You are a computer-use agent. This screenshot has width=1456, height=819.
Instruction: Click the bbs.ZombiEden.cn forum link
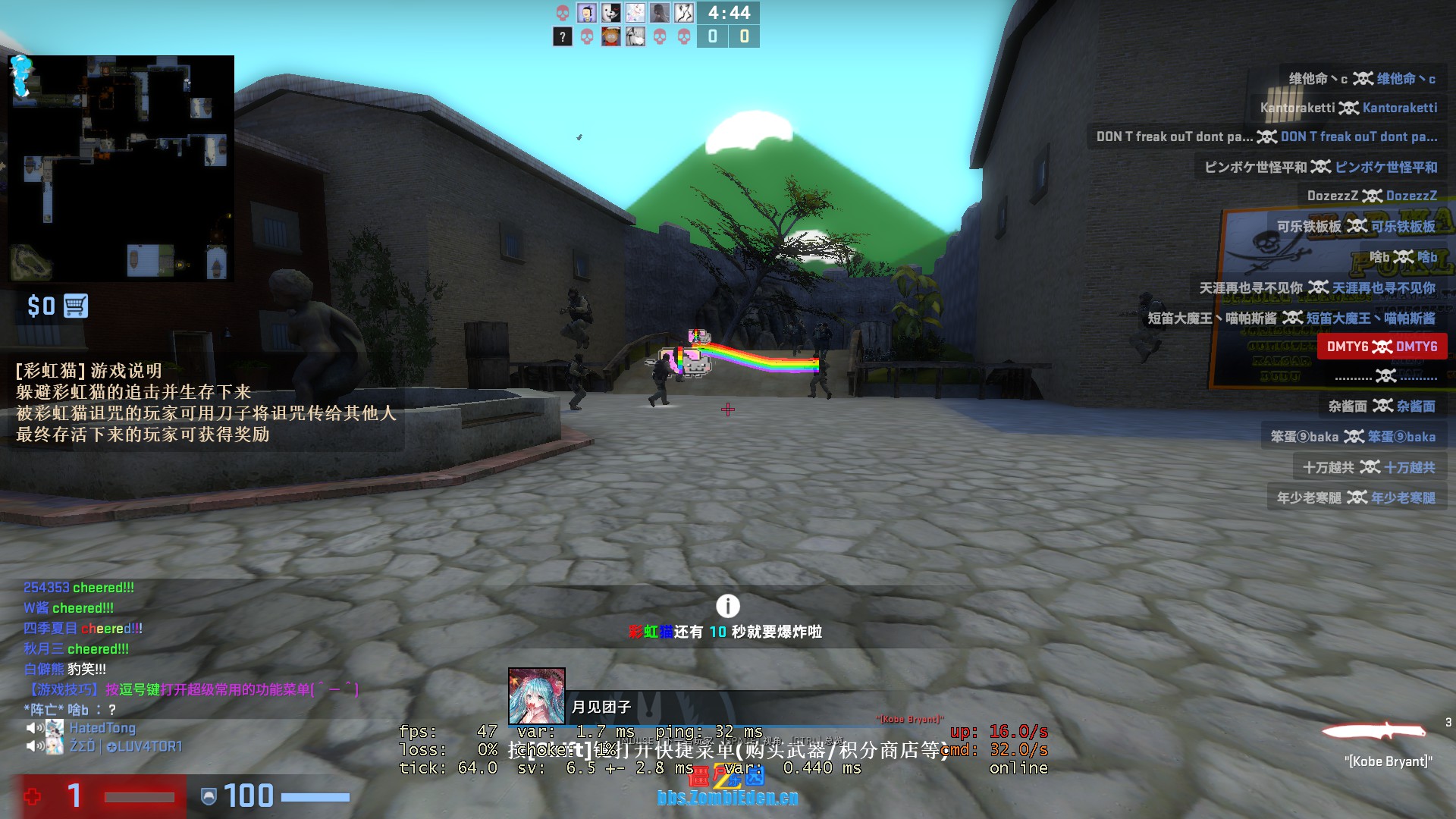727,797
